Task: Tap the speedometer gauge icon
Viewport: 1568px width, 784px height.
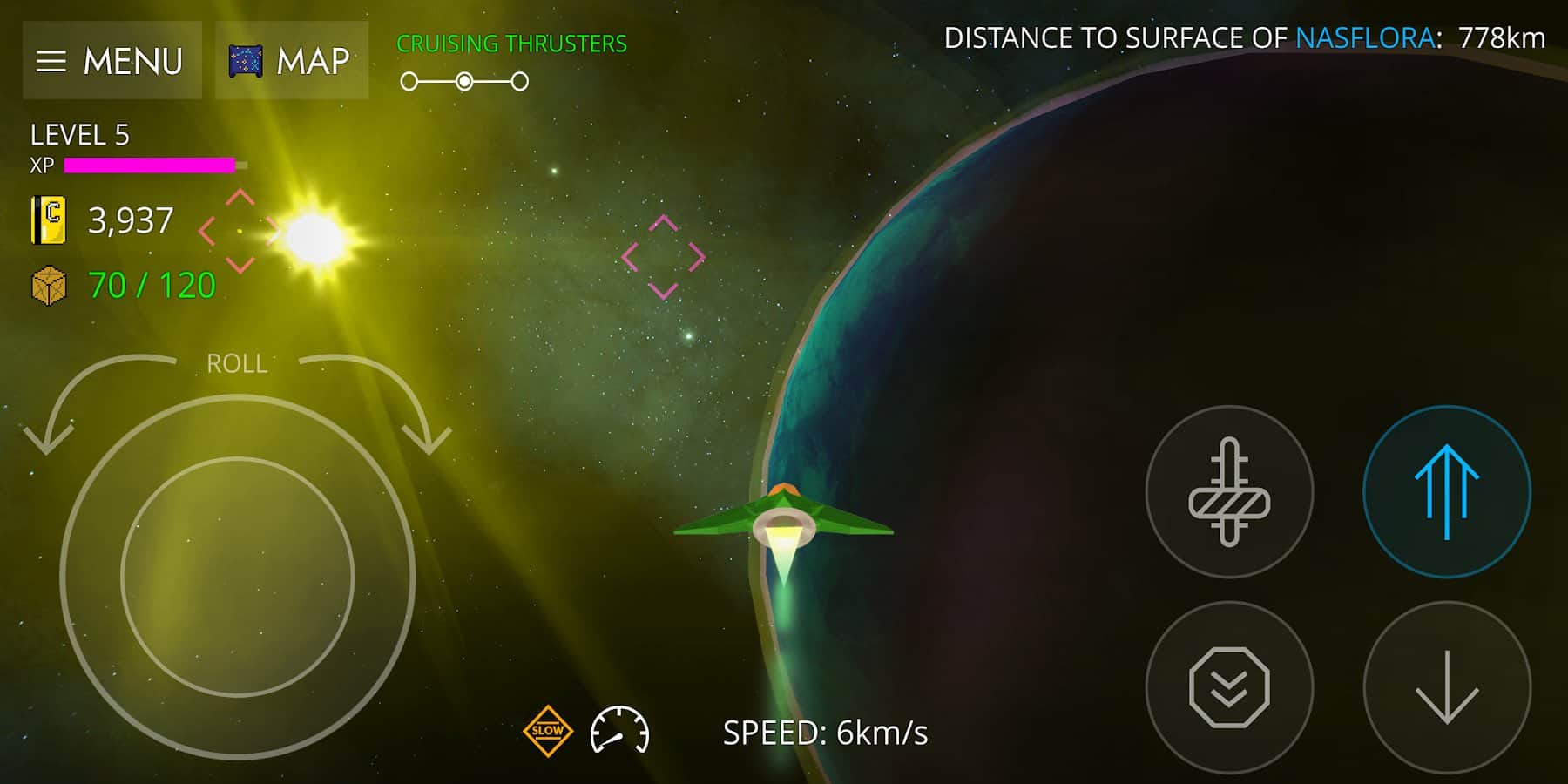Action: coord(620,732)
